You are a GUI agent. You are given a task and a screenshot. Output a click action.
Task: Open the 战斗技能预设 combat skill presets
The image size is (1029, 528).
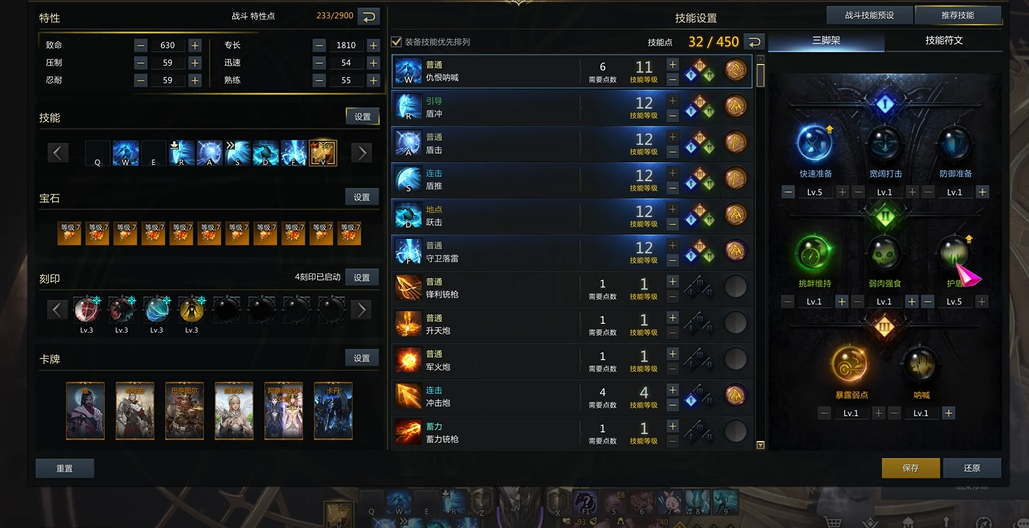[x=863, y=15]
